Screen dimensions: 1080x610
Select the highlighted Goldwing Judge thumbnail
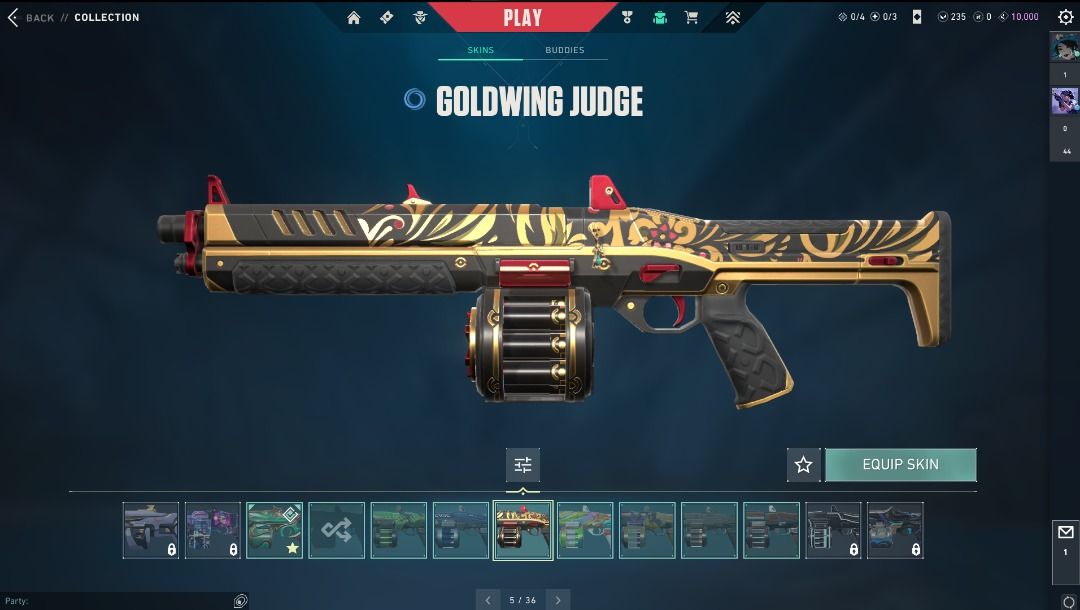click(523, 530)
